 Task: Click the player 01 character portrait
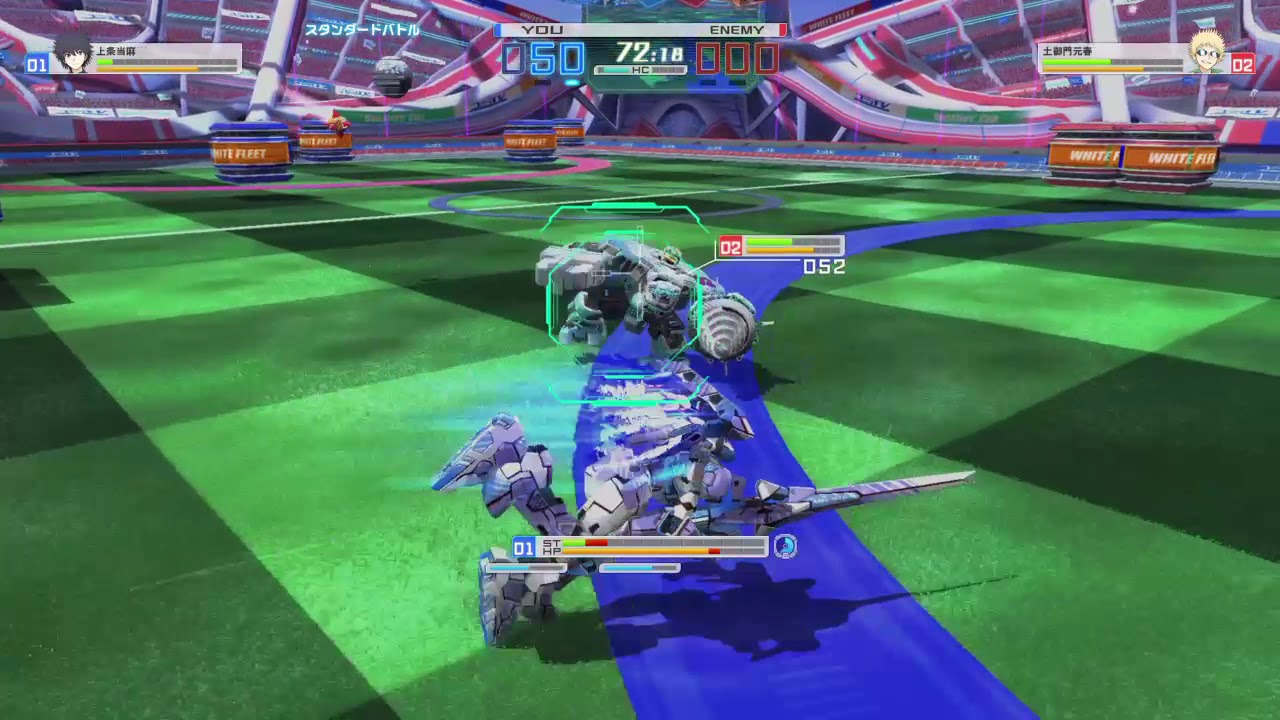[x=72, y=53]
